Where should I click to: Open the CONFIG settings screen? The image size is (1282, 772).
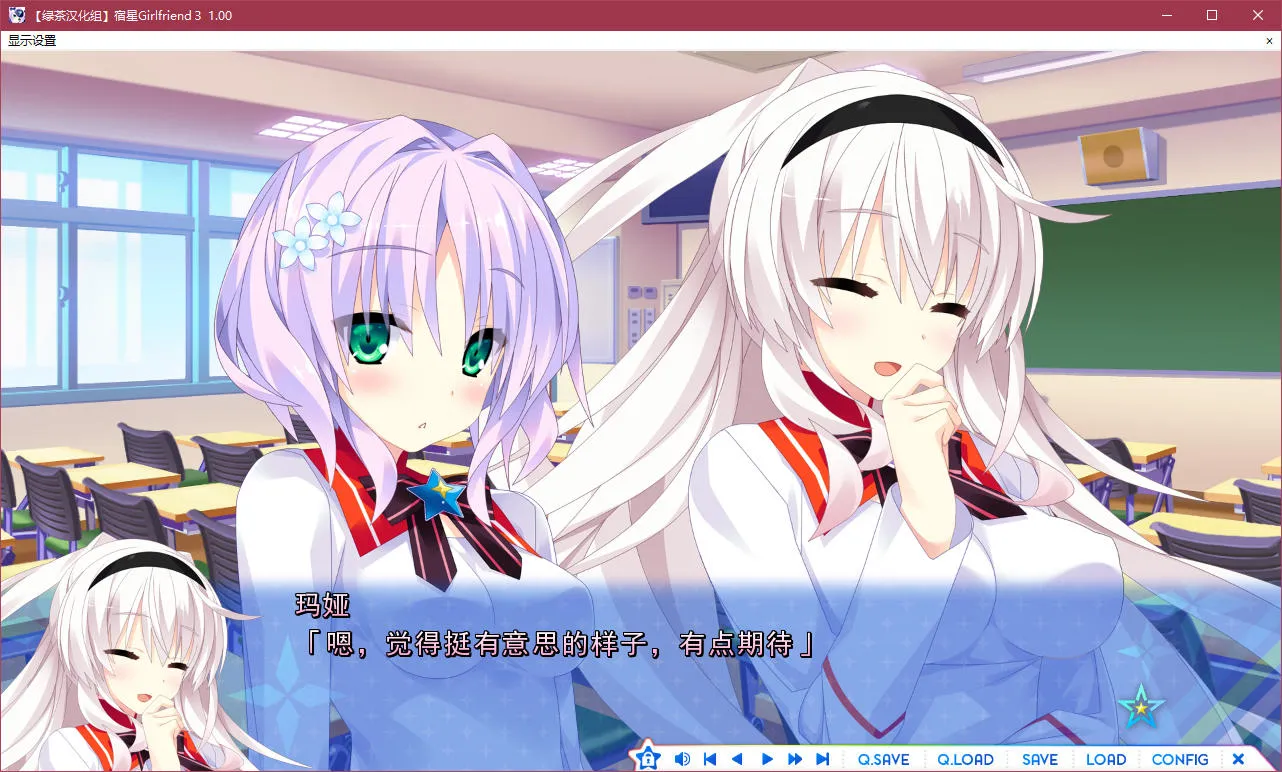pyautogui.click(x=1180, y=759)
